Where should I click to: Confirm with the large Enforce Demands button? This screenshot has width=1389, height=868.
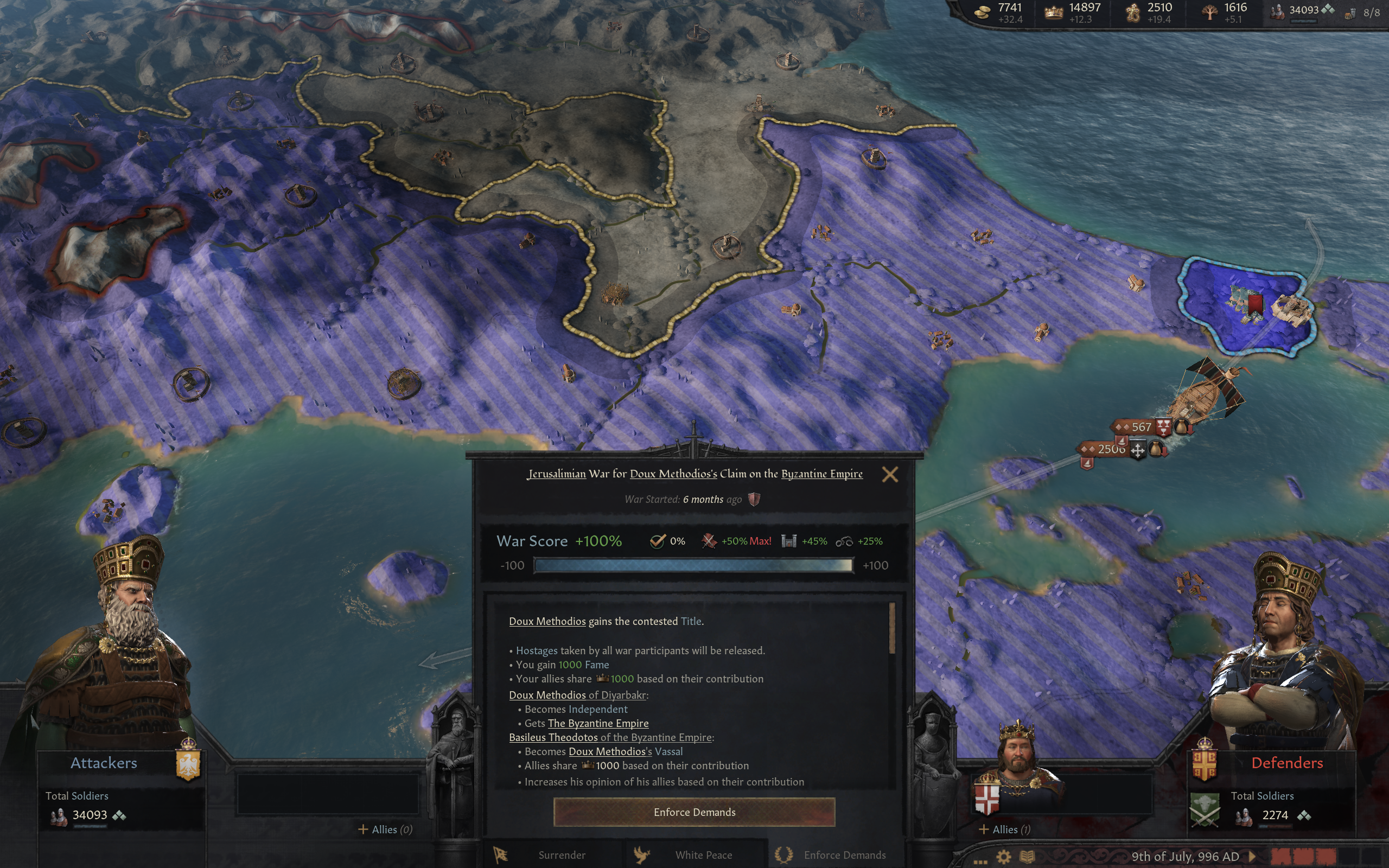(x=694, y=812)
